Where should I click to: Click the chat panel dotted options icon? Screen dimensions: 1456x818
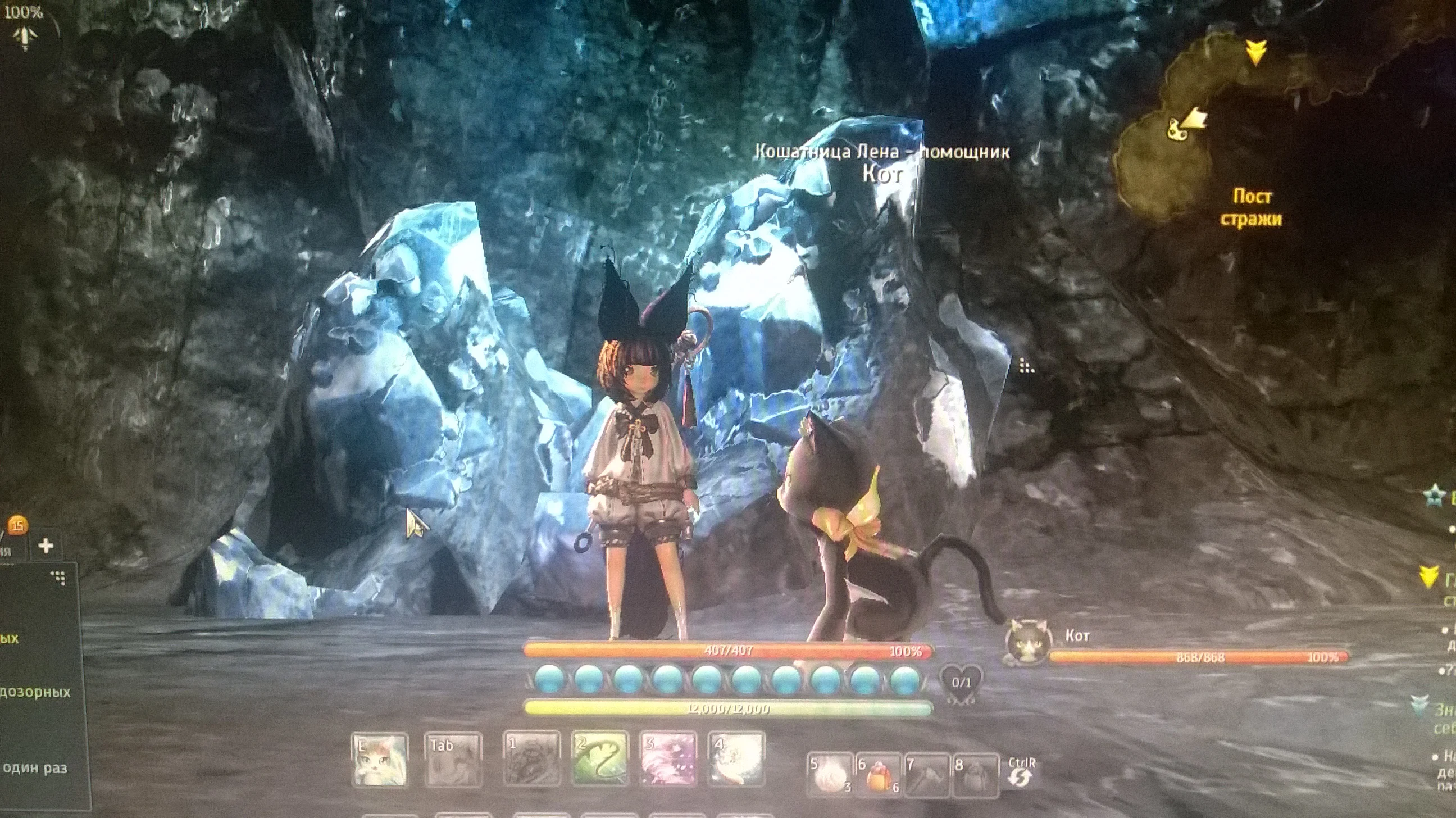click(x=59, y=578)
